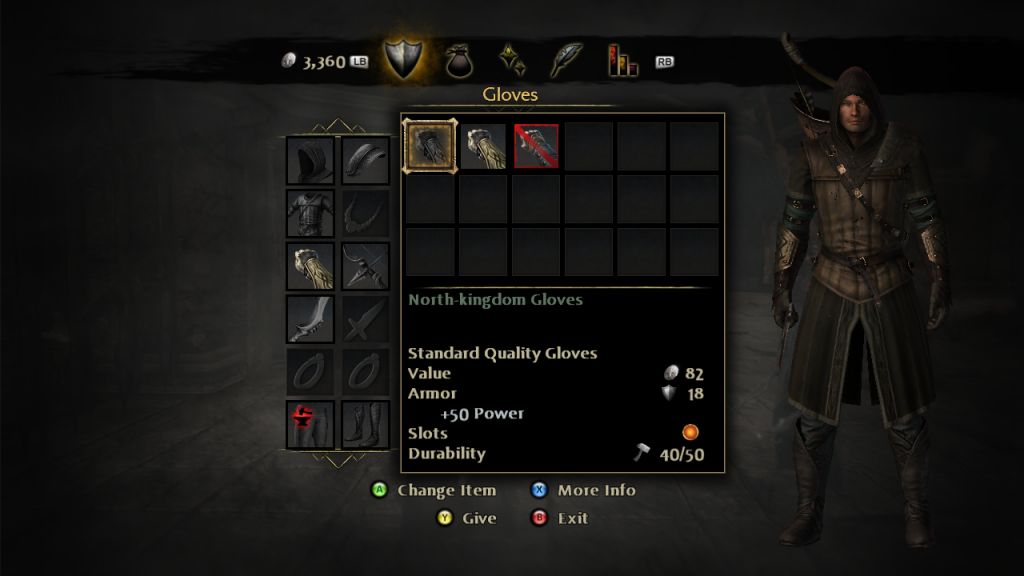The height and width of the screenshot is (576, 1024).
Task: Open the shoulder pauldron equipment slot
Action: pos(365,161)
